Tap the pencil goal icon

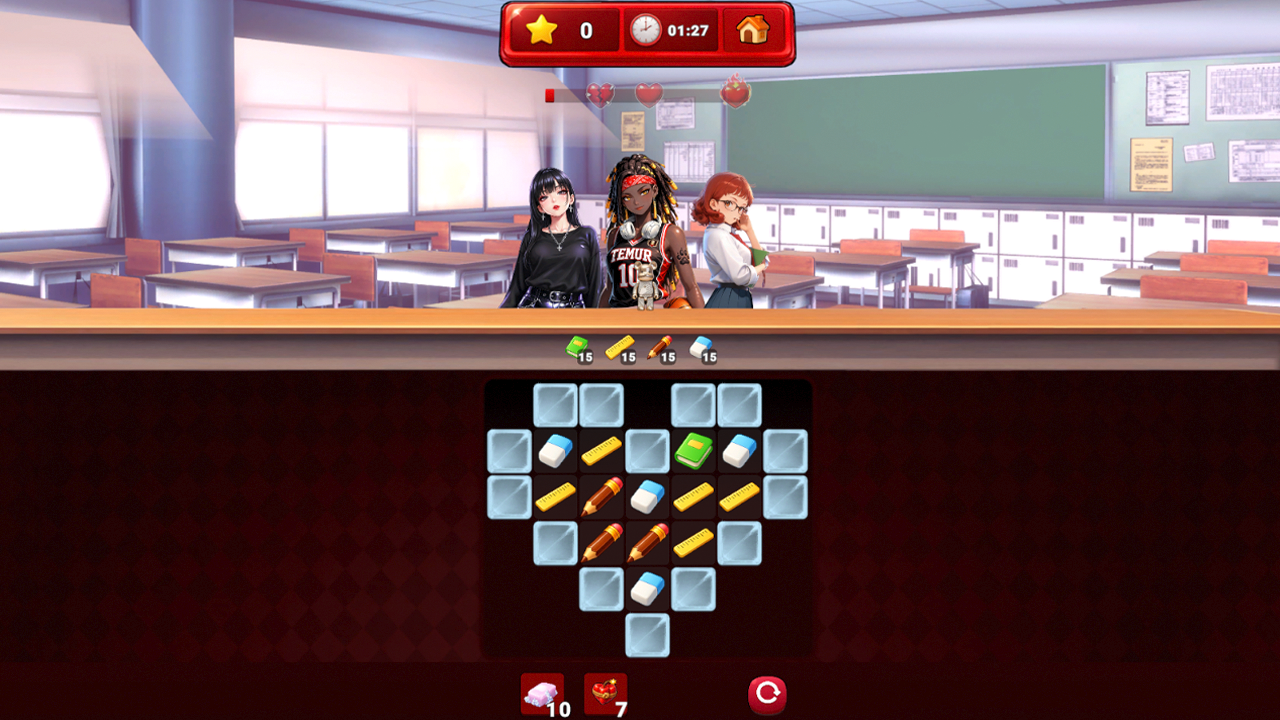660,348
